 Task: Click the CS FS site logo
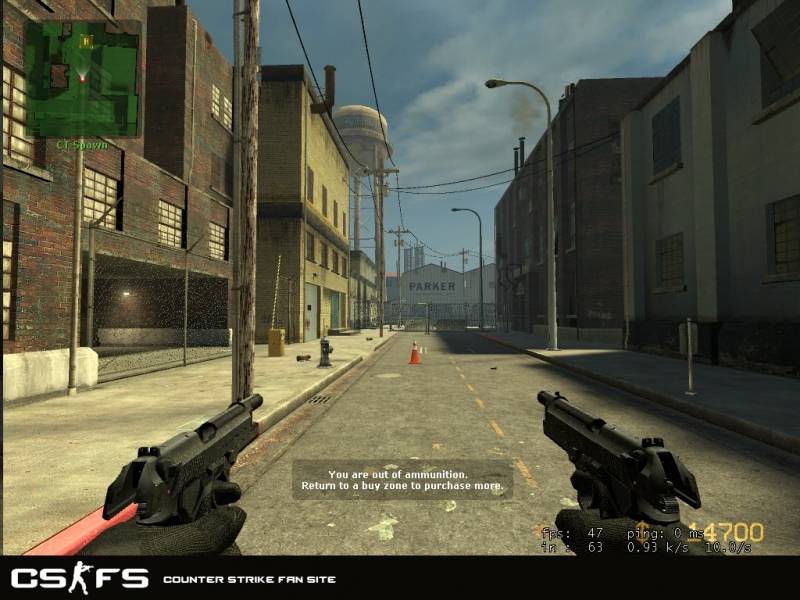(79, 578)
